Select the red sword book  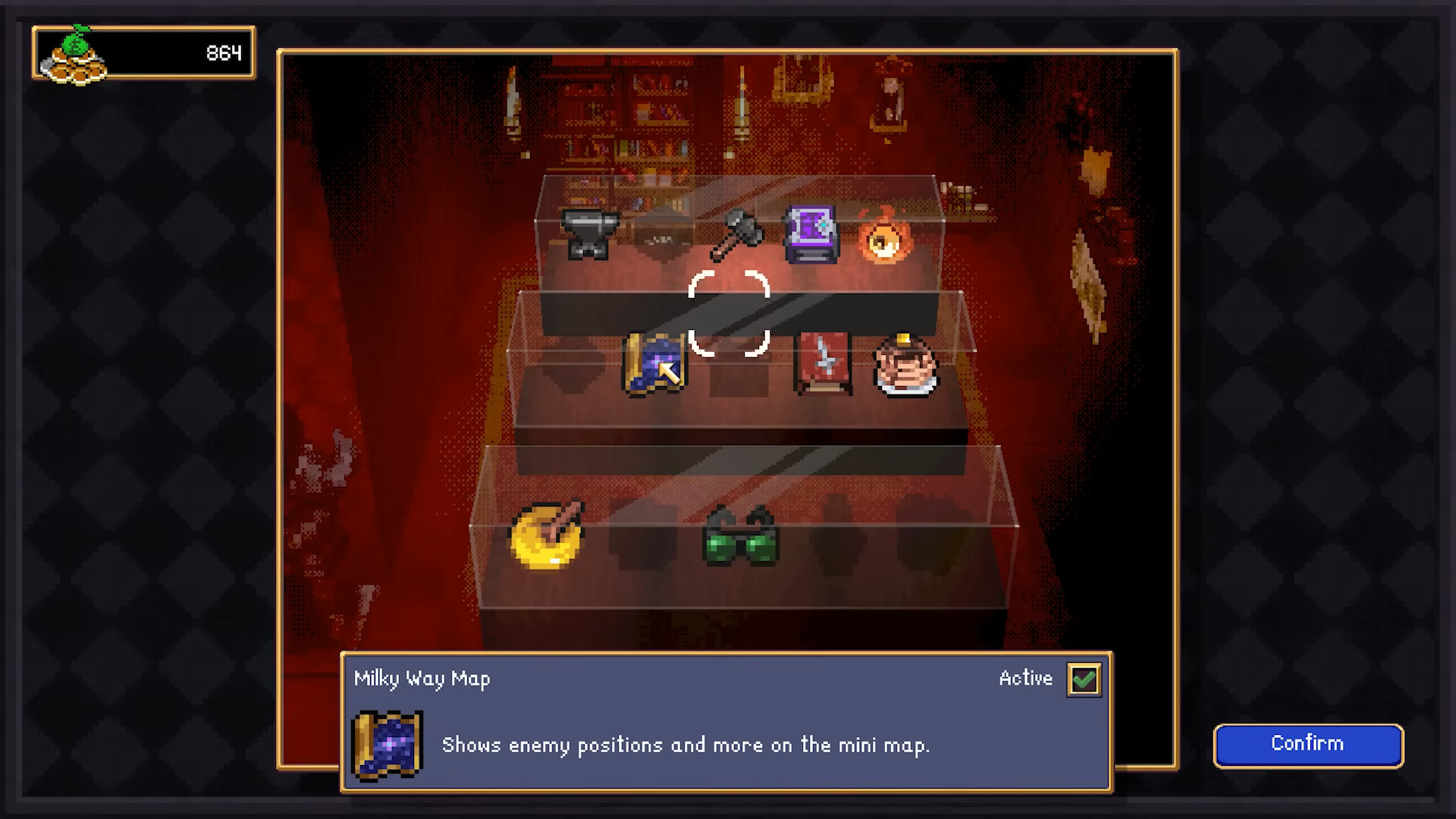[x=823, y=365]
